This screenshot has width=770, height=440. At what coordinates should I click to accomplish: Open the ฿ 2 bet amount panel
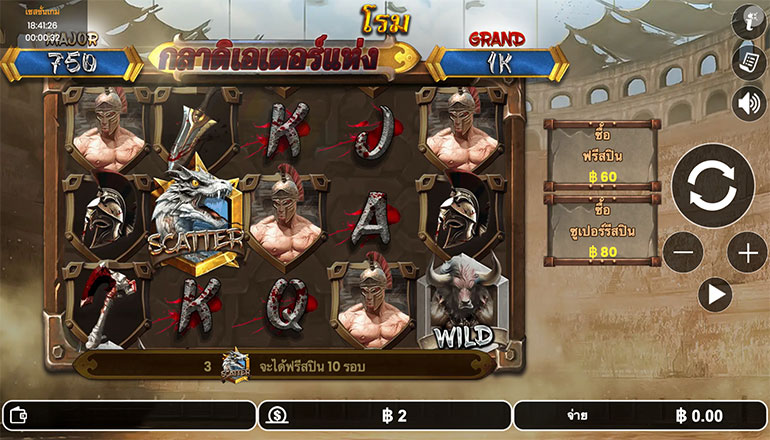(x=384, y=415)
